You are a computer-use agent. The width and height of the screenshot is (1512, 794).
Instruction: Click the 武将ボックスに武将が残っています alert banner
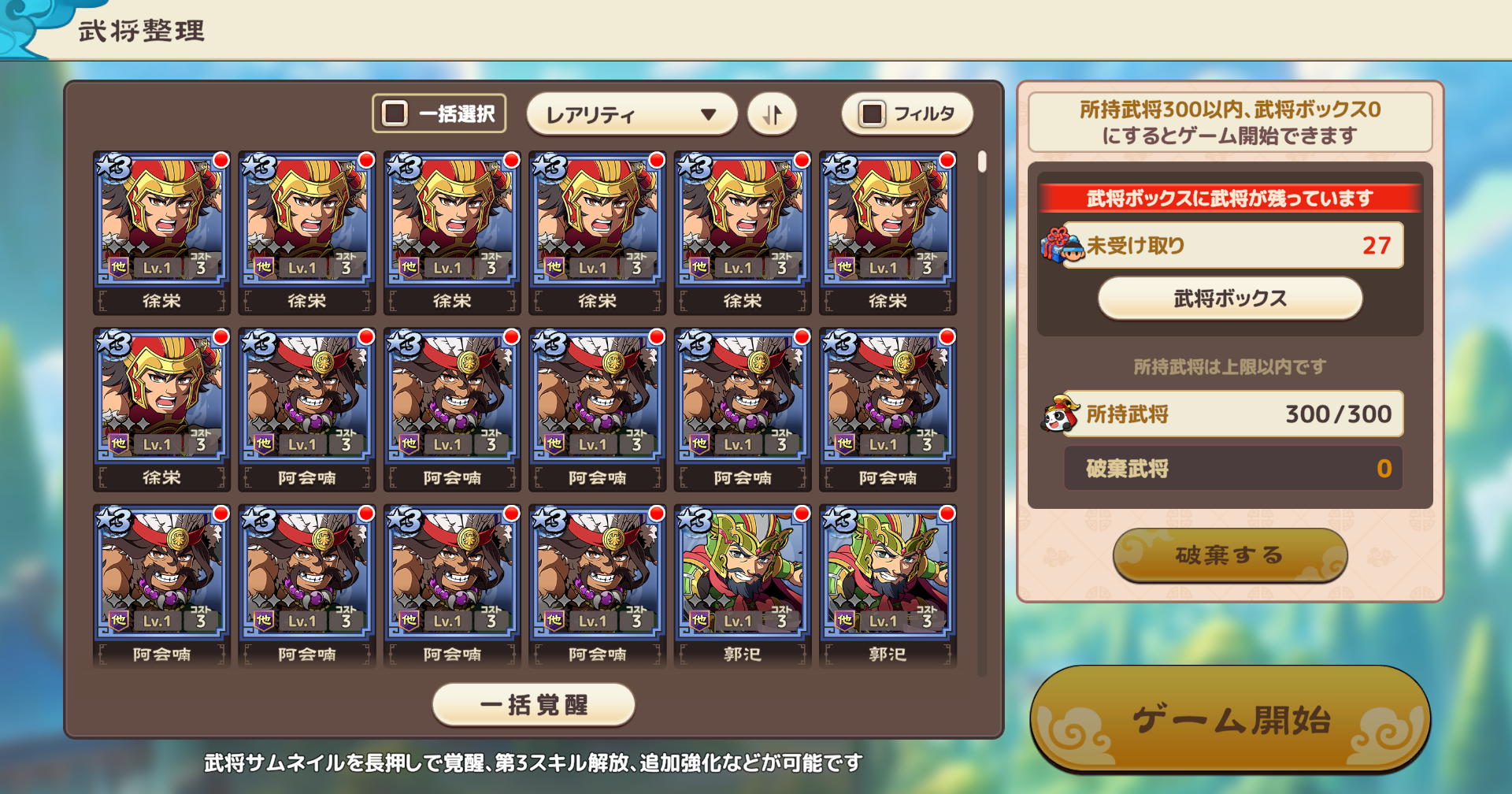(x=1228, y=199)
